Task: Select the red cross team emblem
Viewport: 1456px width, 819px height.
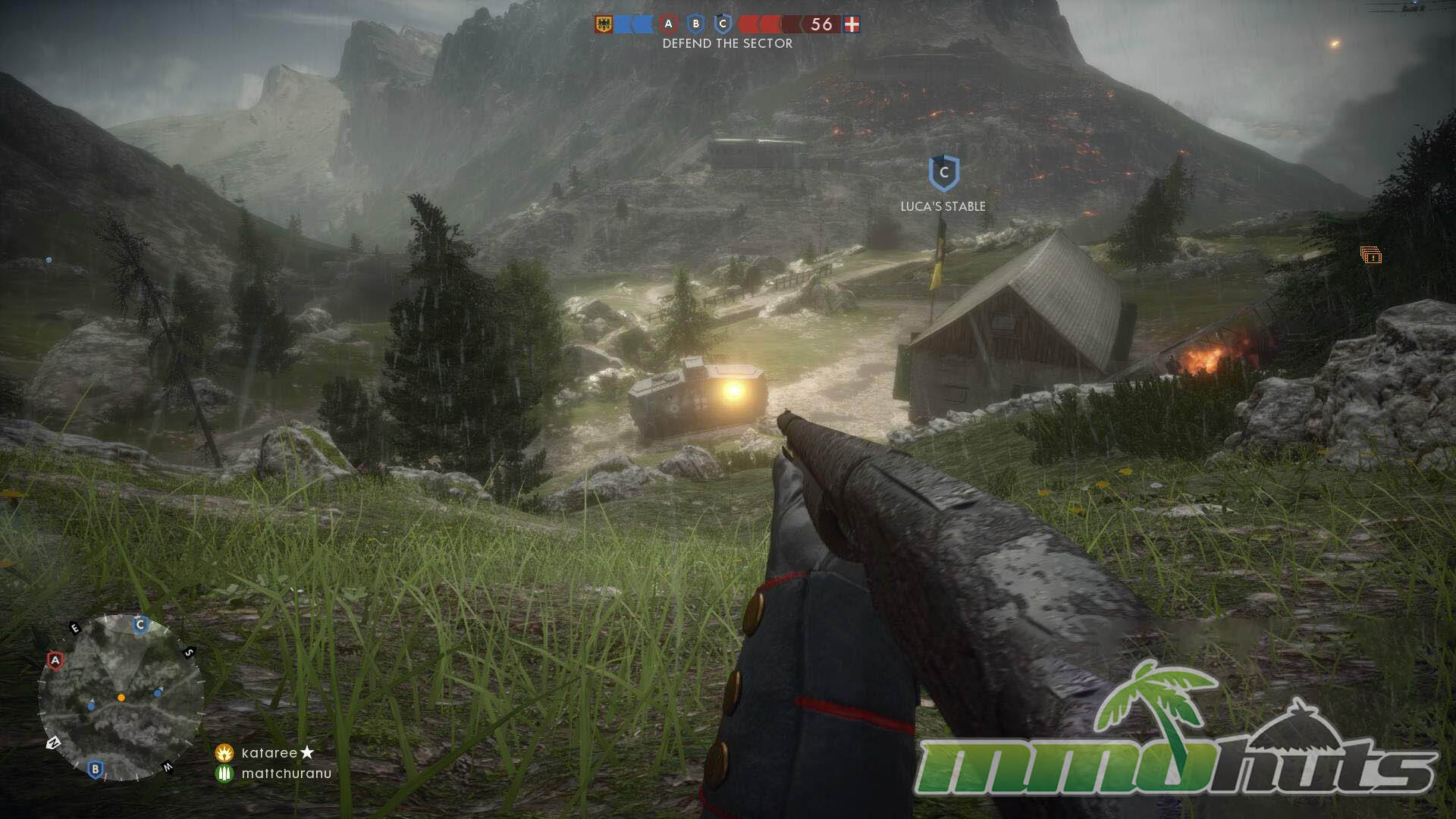Action: point(852,24)
